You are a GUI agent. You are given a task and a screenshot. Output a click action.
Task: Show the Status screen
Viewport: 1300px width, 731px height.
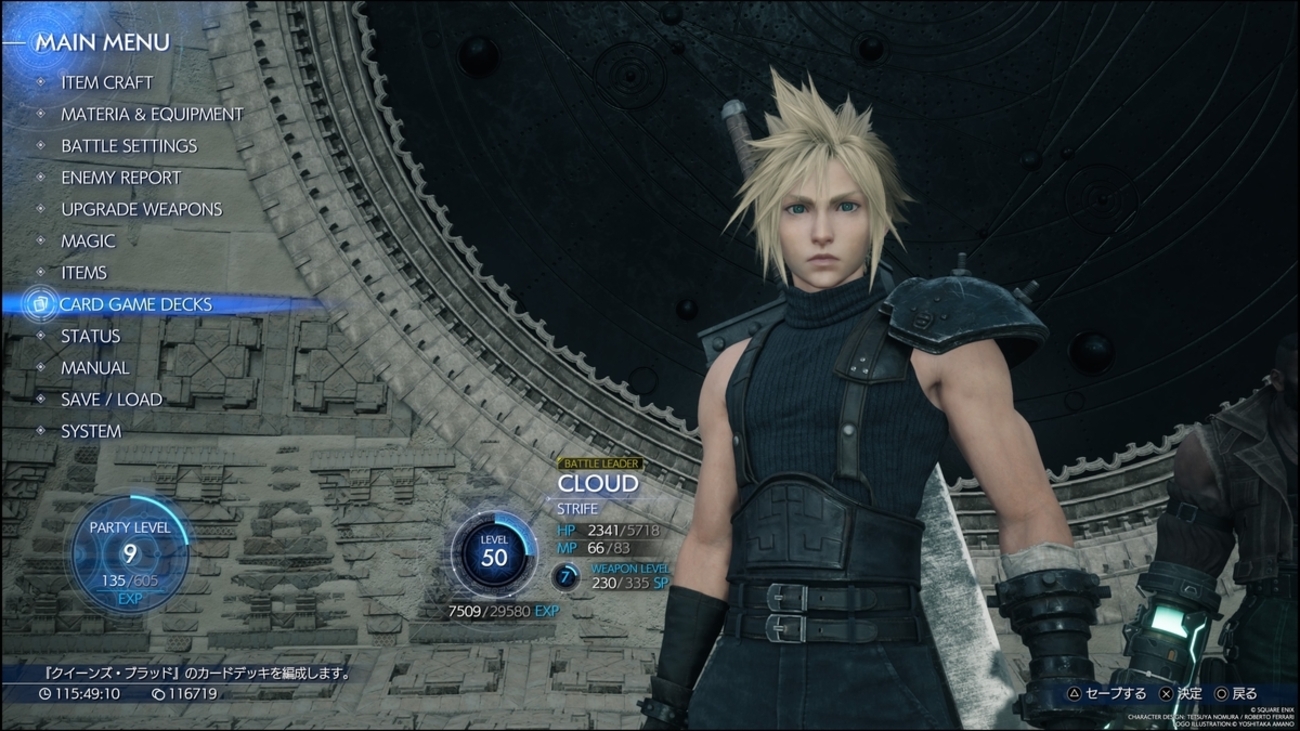(90, 336)
